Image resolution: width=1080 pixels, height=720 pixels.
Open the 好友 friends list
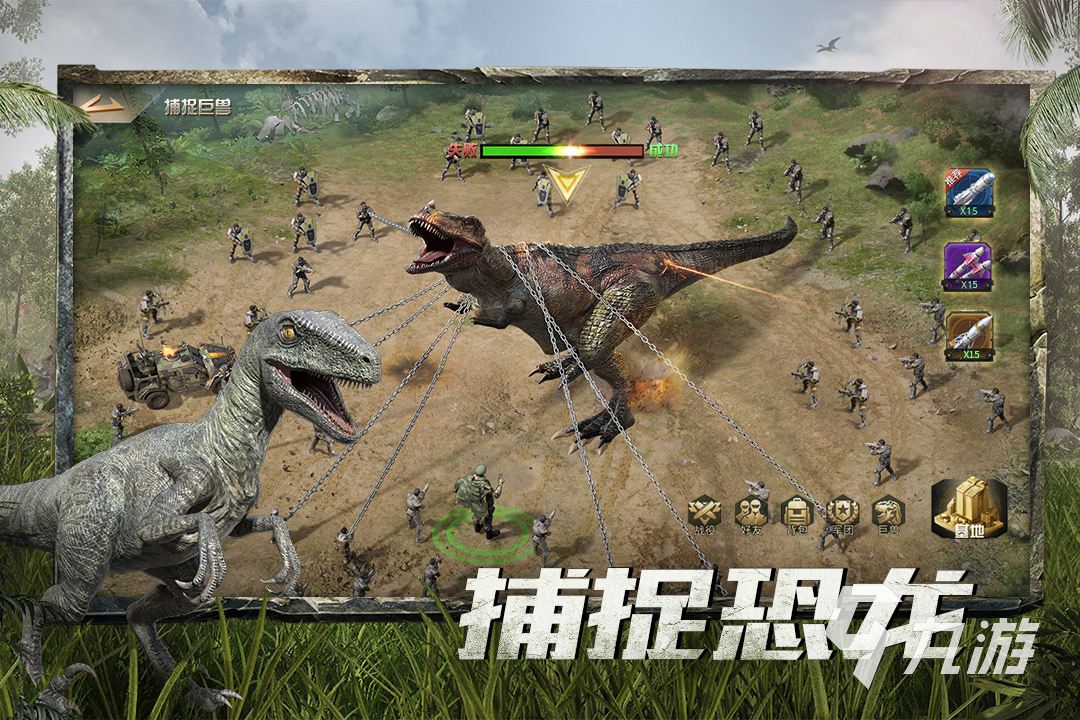click(x=751, y=514)
